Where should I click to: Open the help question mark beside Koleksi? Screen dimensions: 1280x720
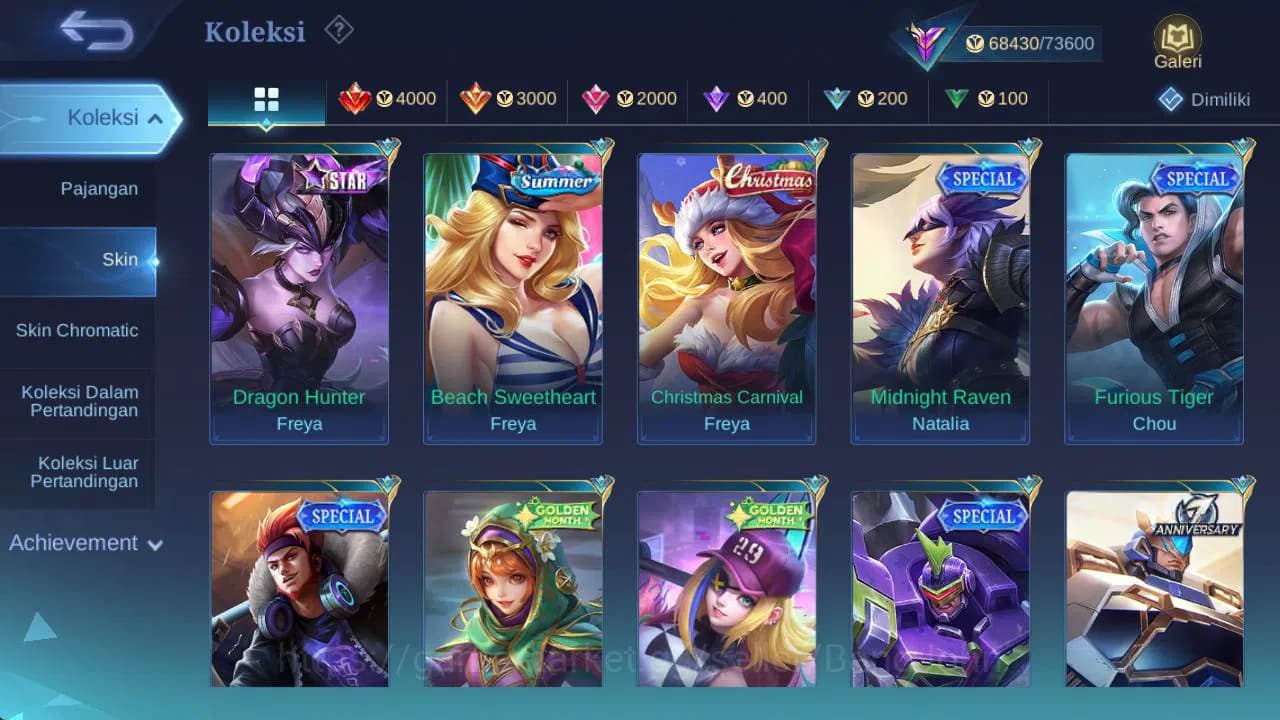coord(337,31)
